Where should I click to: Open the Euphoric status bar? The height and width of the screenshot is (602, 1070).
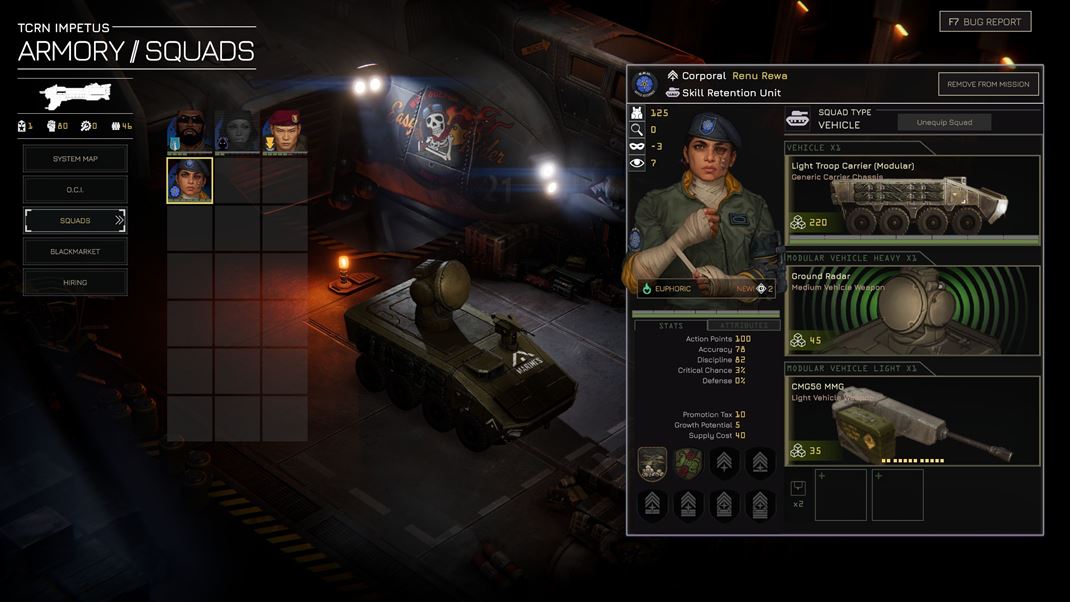click(707, 289)
